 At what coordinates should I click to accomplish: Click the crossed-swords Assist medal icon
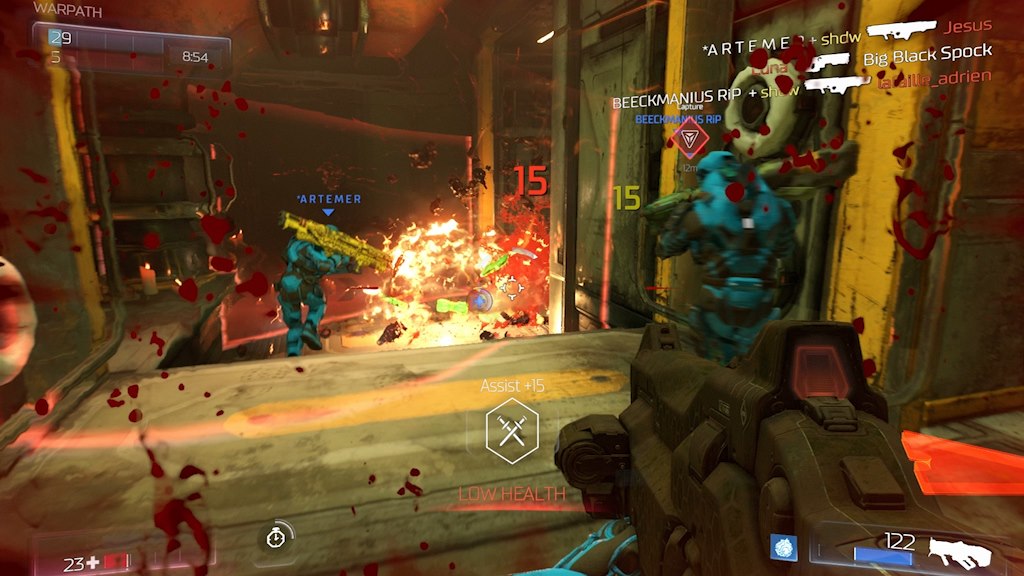coord(512,431)
